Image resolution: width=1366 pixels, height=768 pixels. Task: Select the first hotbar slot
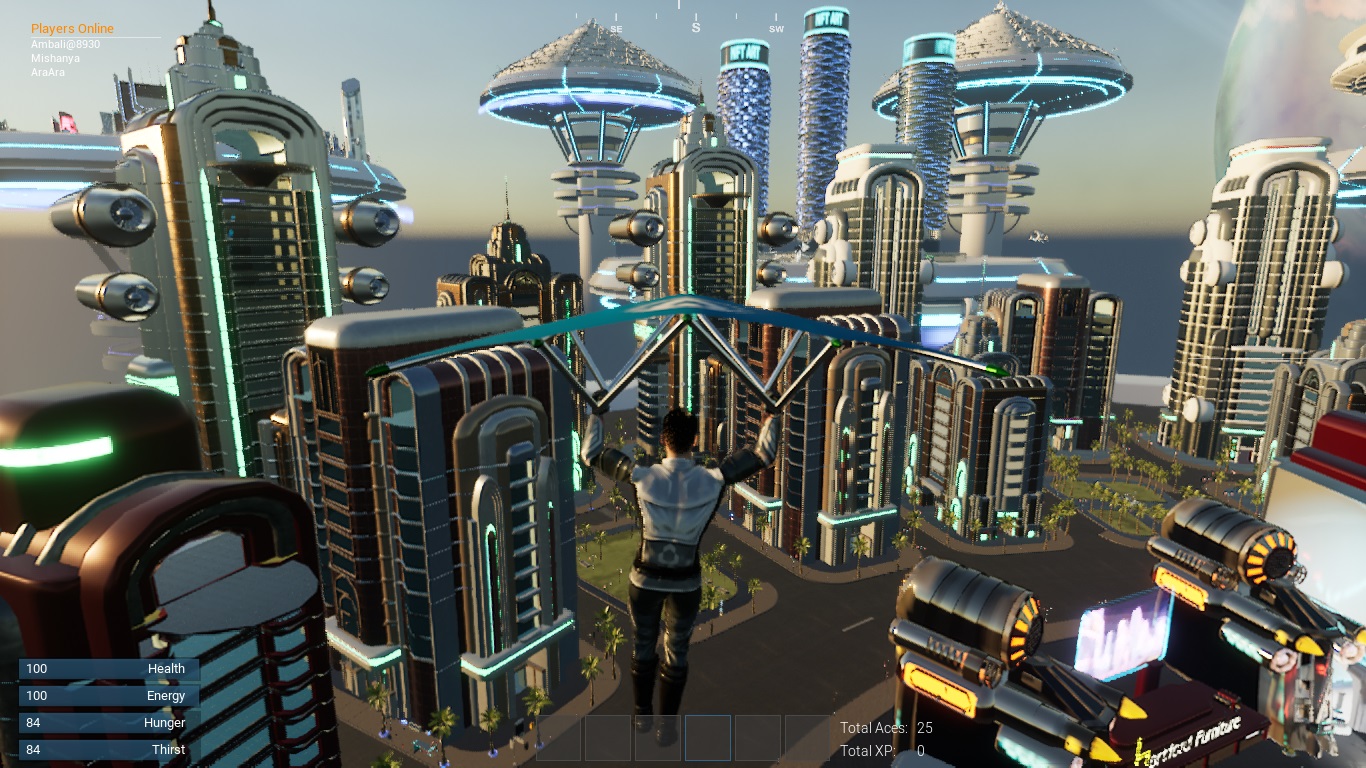(558, 737)
